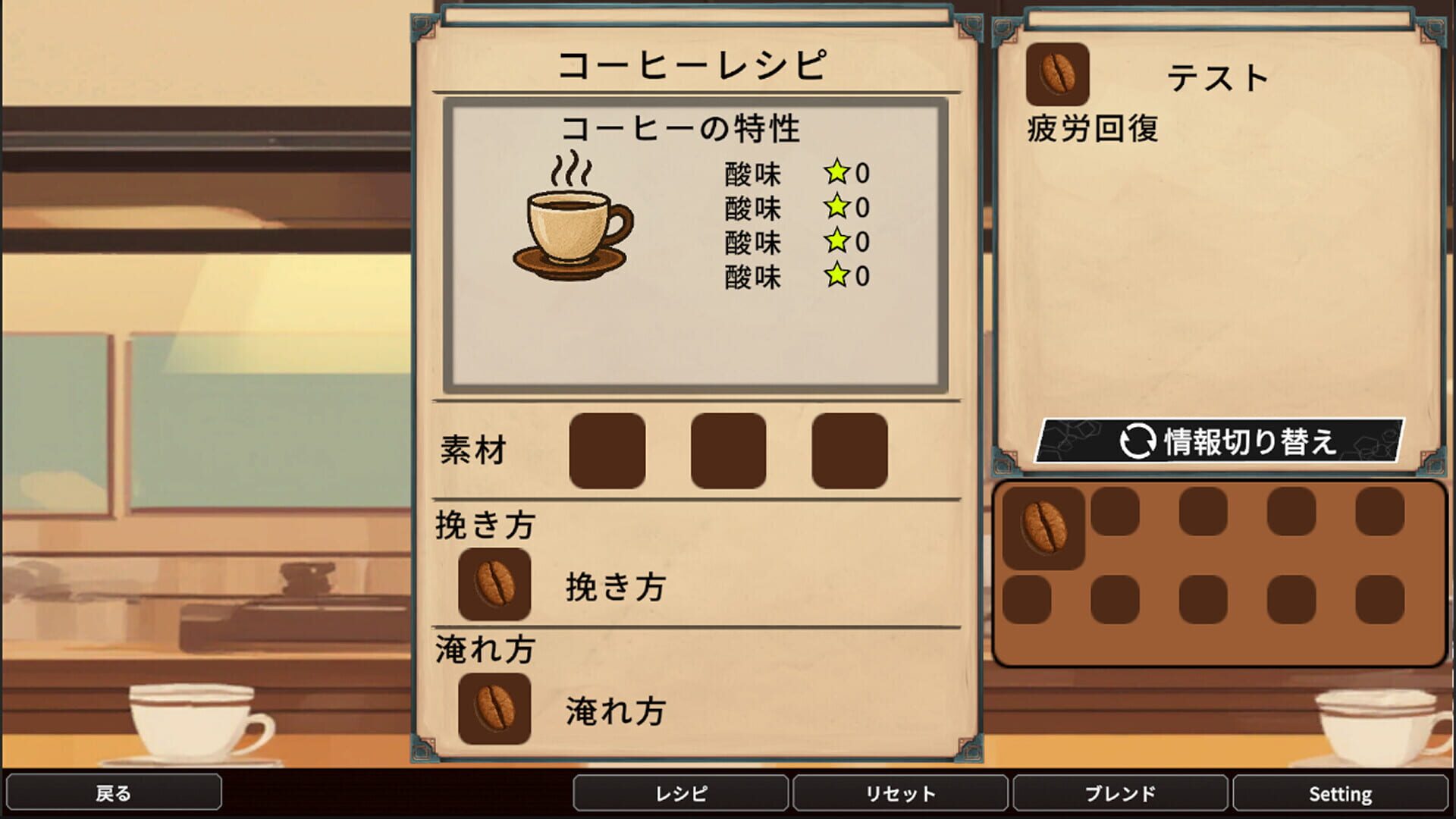
Task: Toggle the first 素材 ingredient slot
Action: pyautogui.click(x=607, y=450)
